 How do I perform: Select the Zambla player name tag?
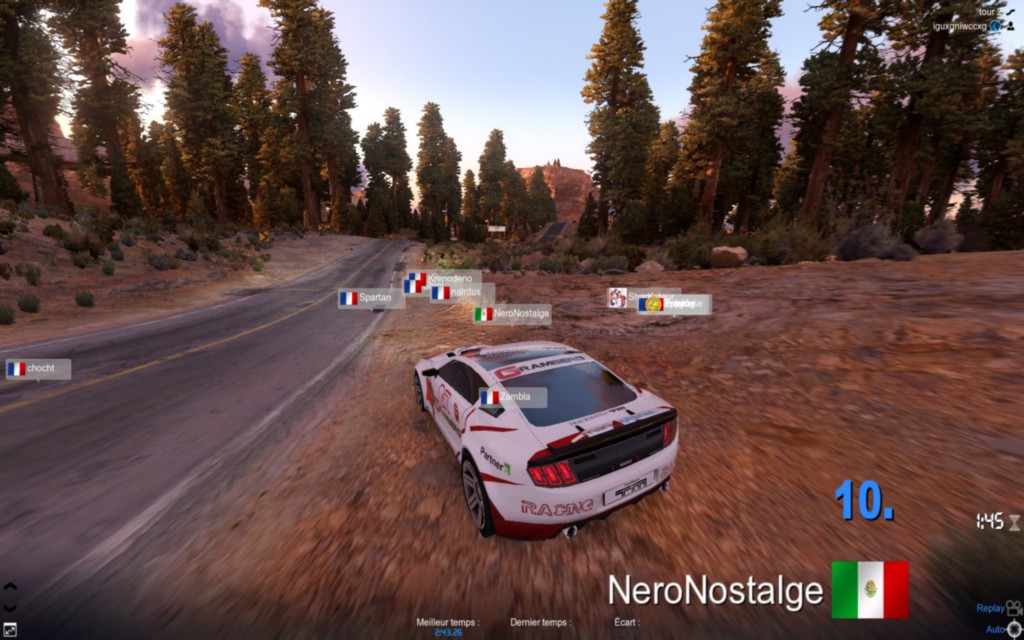tap(512, 397)
